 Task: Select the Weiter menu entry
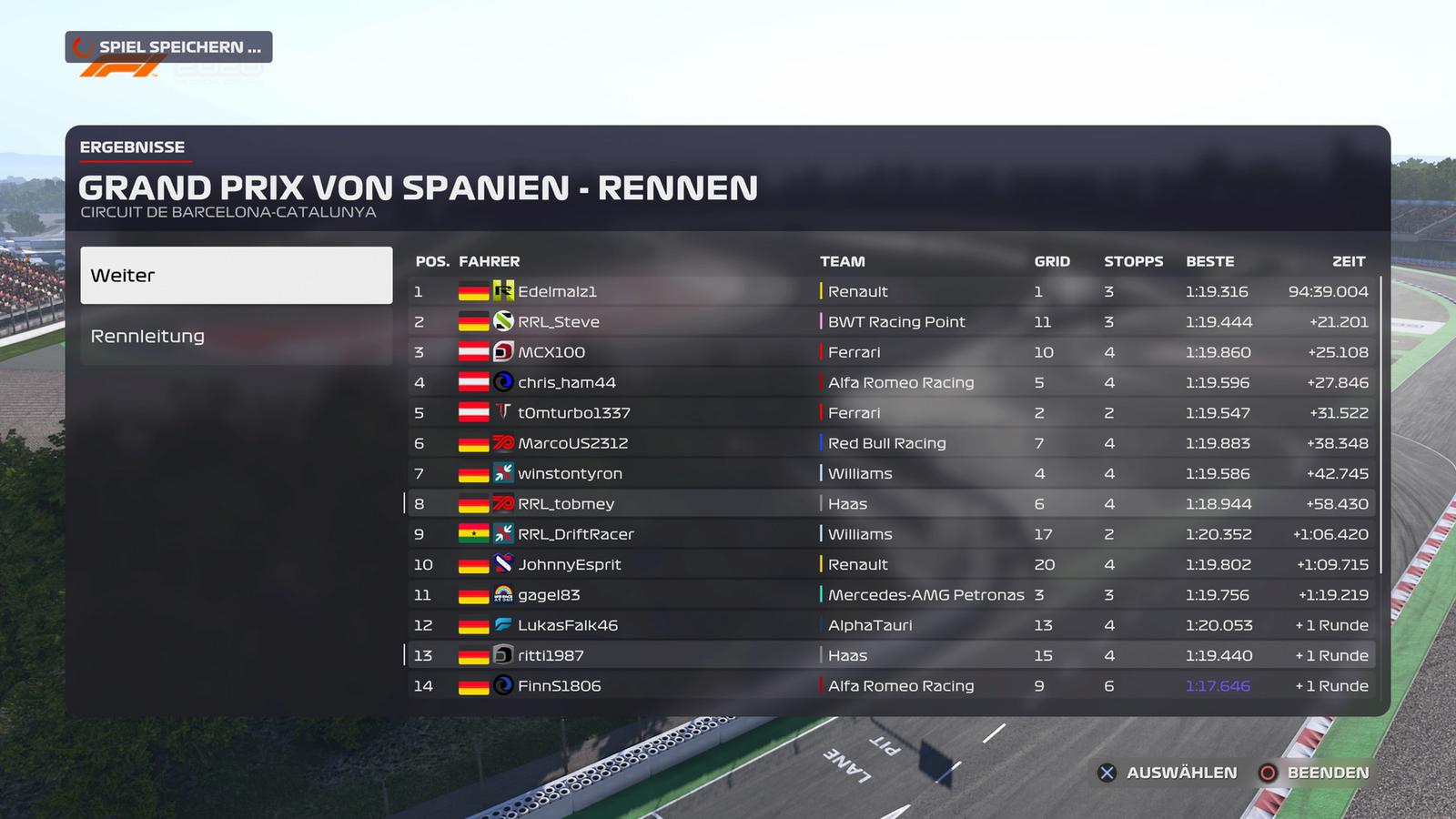tap(236, 275)
